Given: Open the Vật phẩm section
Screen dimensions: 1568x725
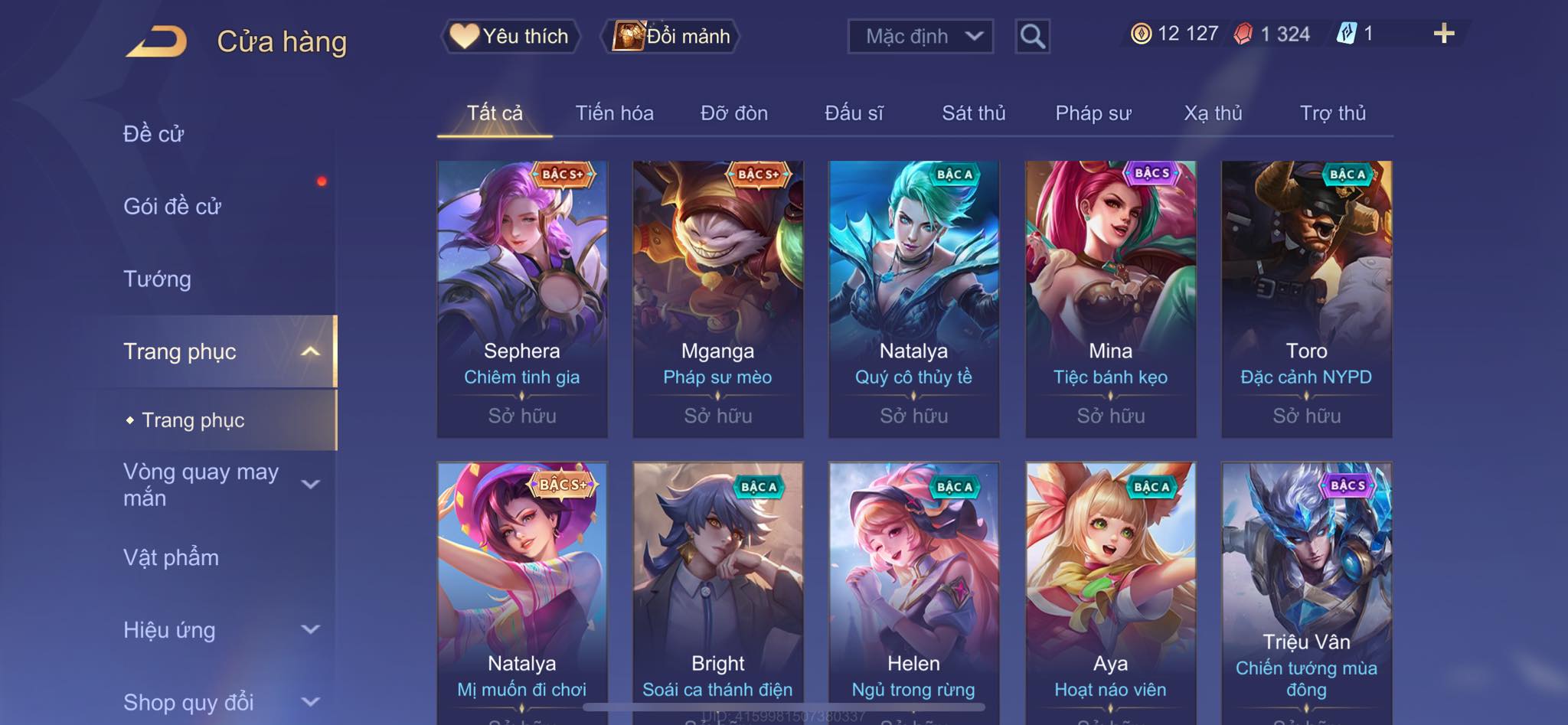Looking at the screenshot, I should 171,557.
